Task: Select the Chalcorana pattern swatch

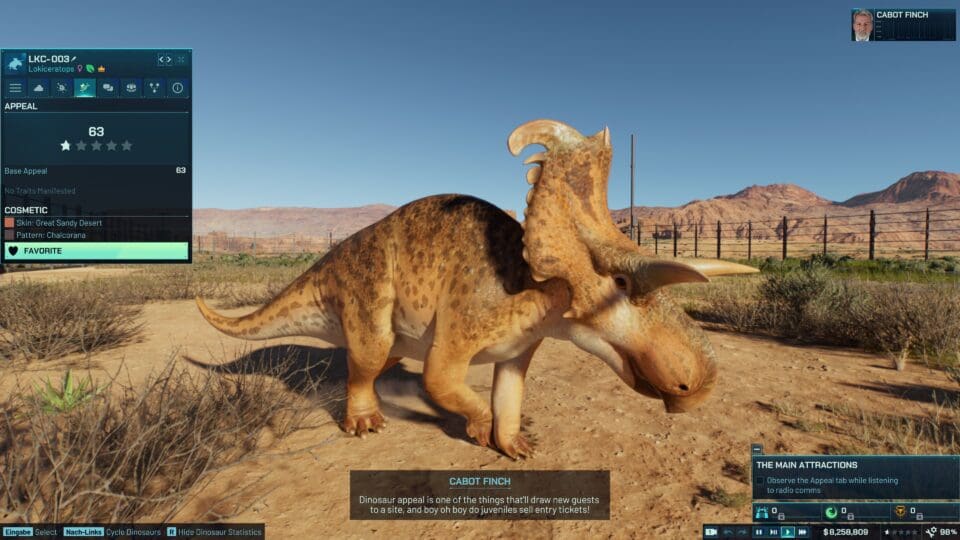Action: tap(10, 235)
